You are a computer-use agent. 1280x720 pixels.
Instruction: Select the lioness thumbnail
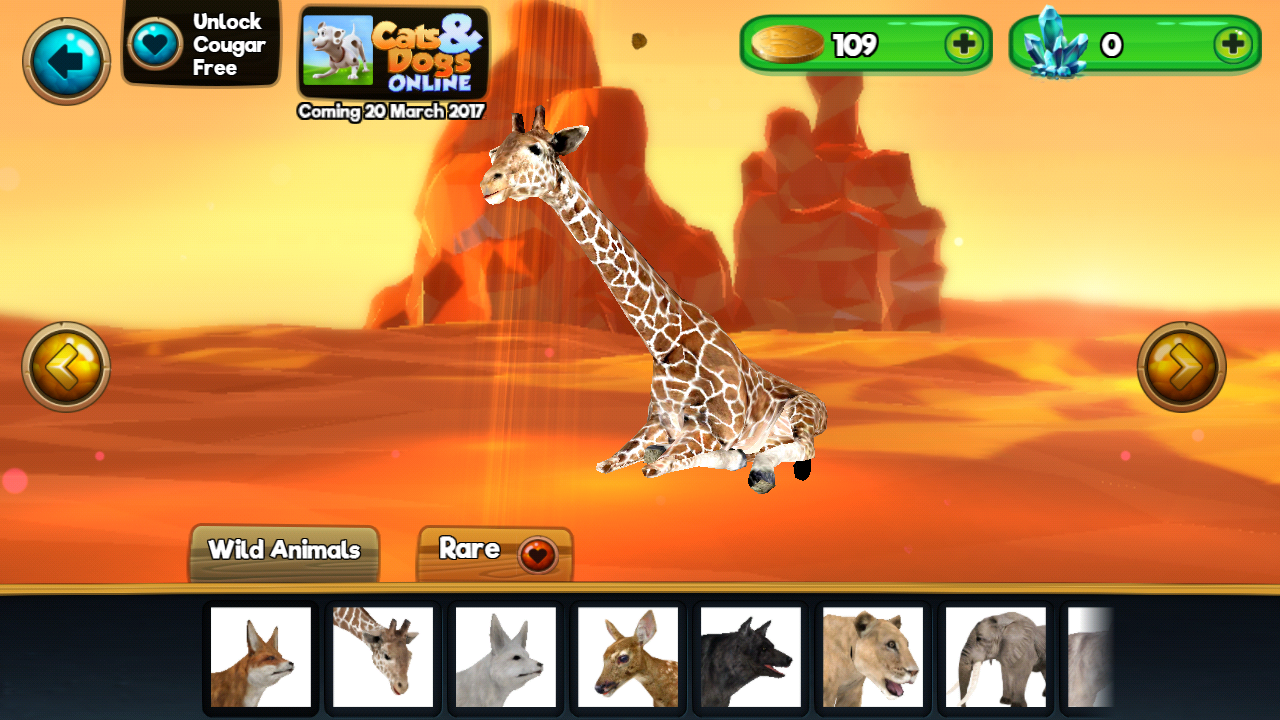[x=872, y=657]
